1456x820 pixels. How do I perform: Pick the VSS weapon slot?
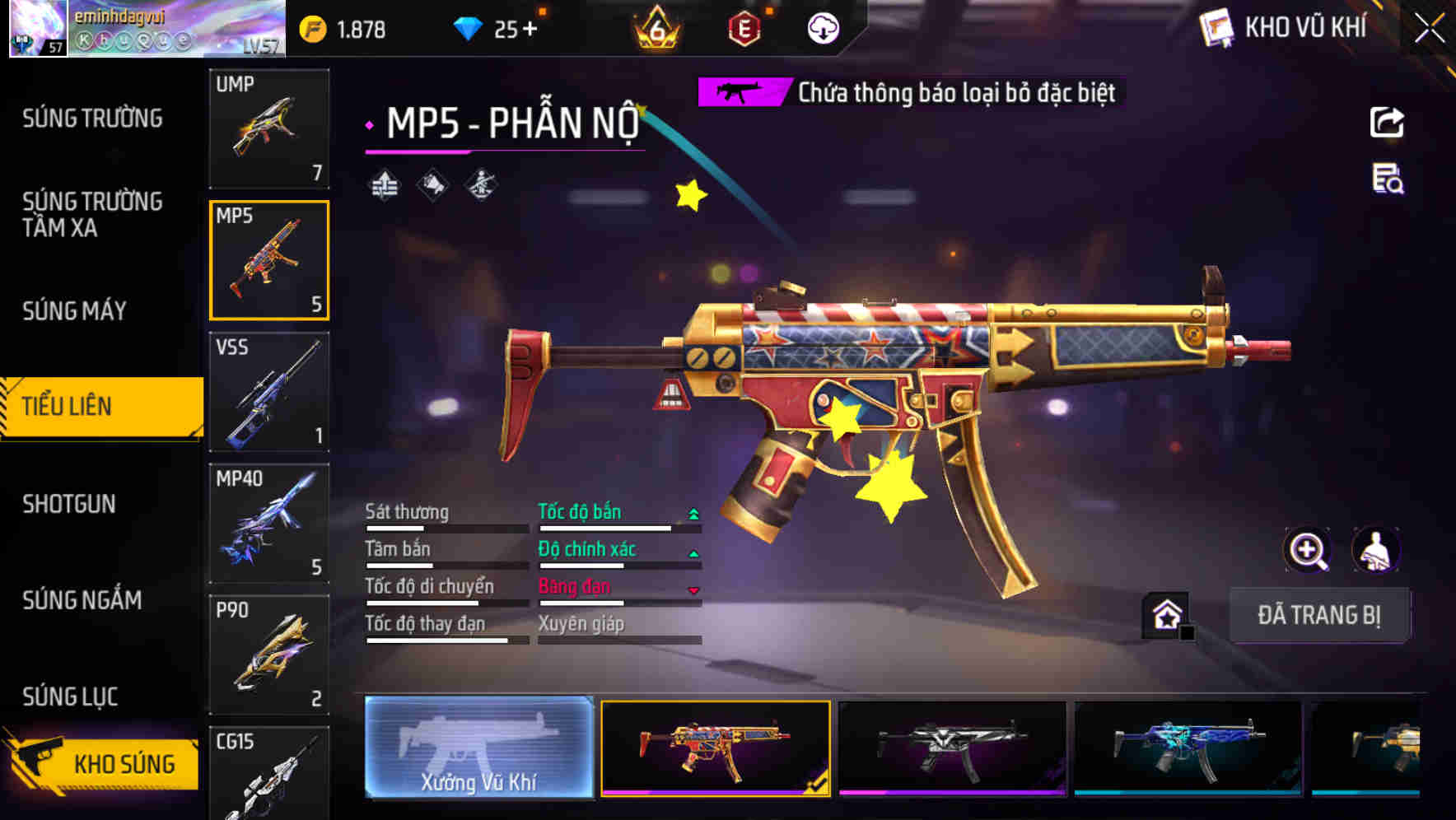click(269, 392)
